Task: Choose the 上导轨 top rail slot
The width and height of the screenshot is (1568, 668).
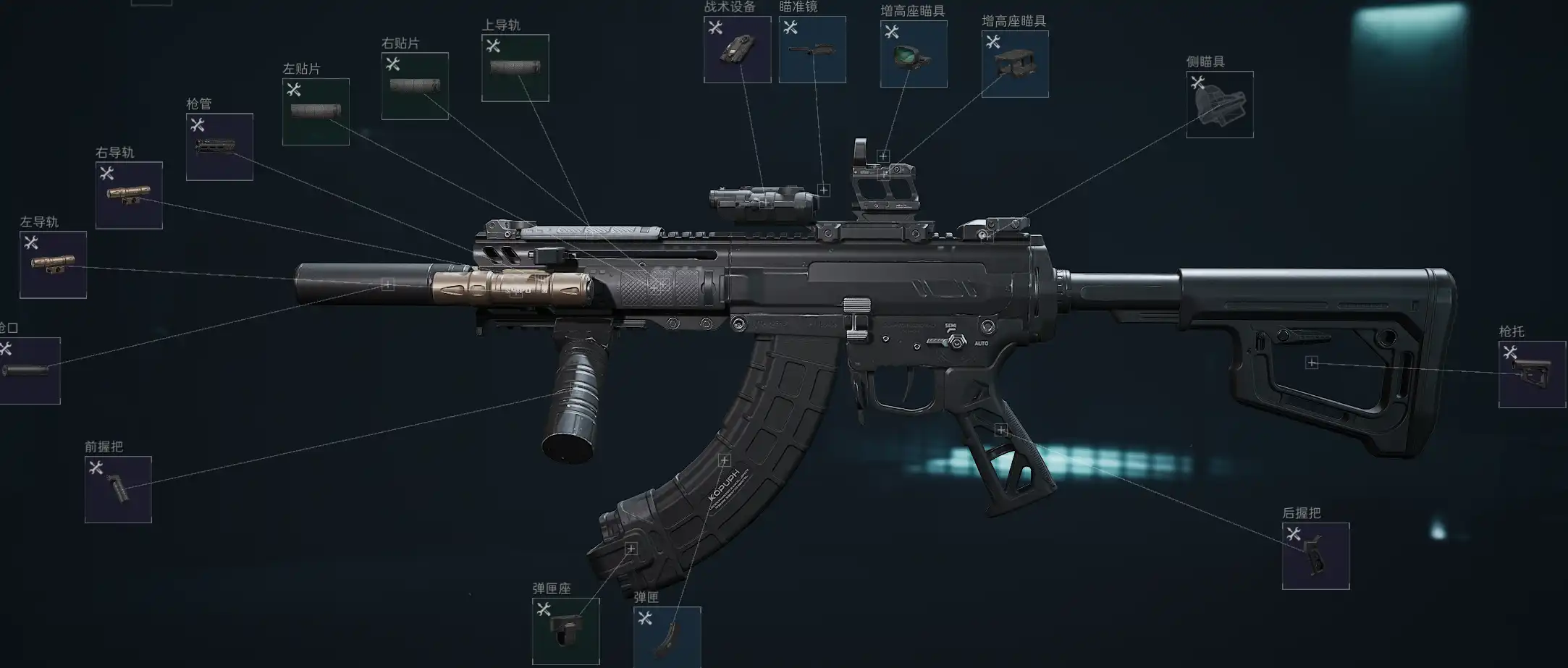Action: point(515,68)
